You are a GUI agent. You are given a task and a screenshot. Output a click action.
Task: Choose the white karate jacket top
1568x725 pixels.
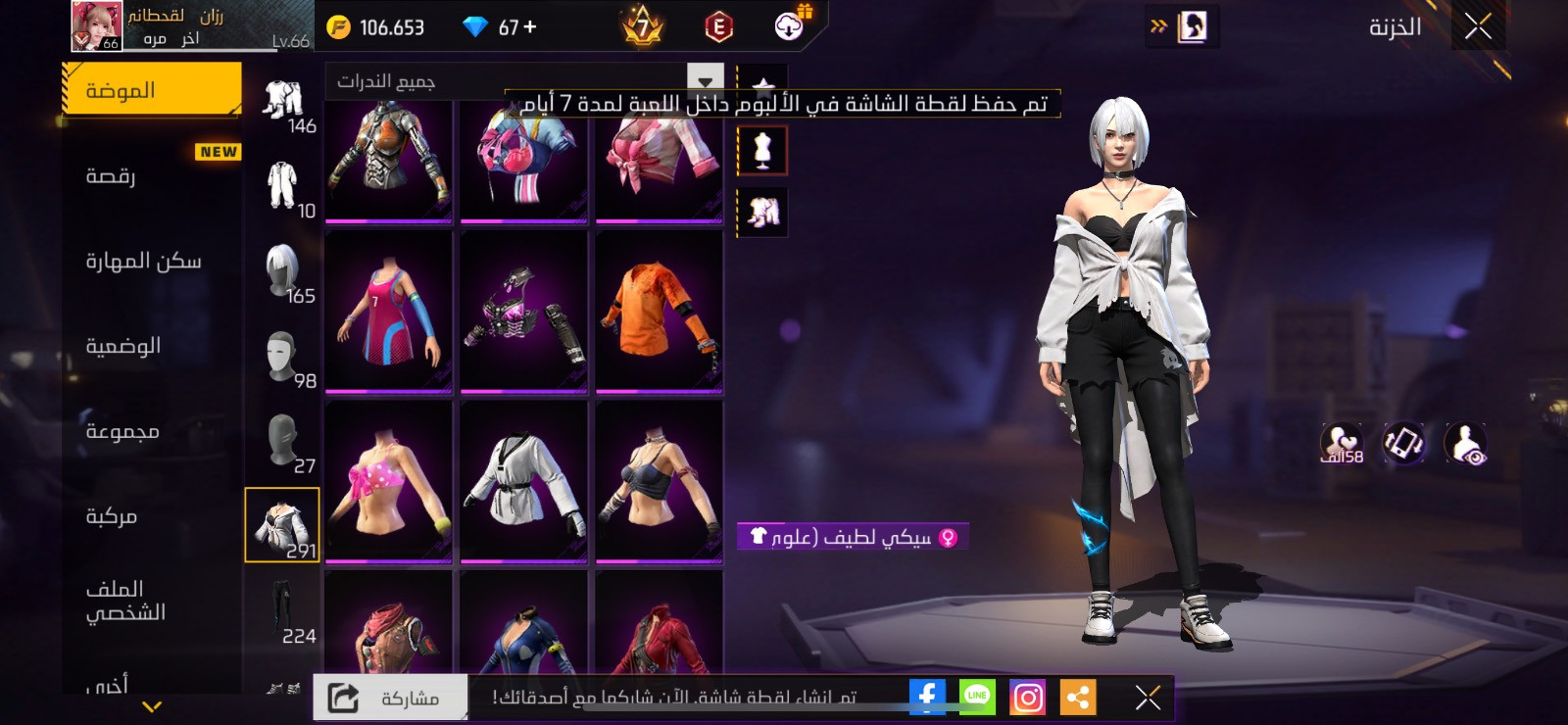click(523, 481)
